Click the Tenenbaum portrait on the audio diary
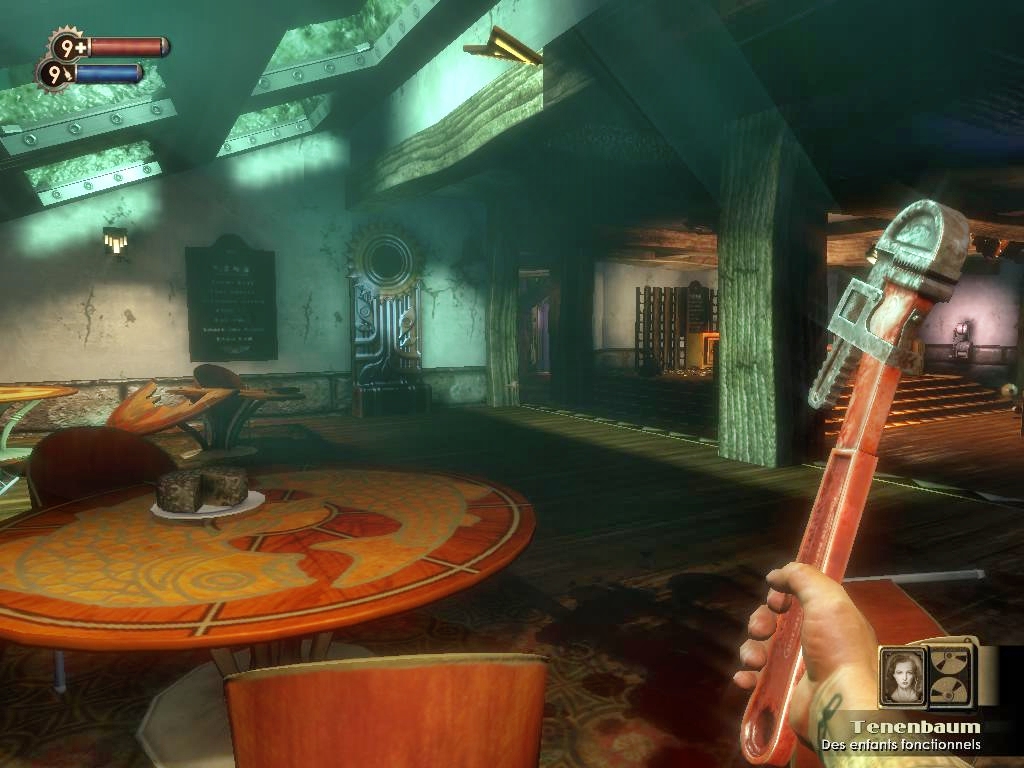The height and width of the screenshot is (768, 1024). [x=903, y=677]
